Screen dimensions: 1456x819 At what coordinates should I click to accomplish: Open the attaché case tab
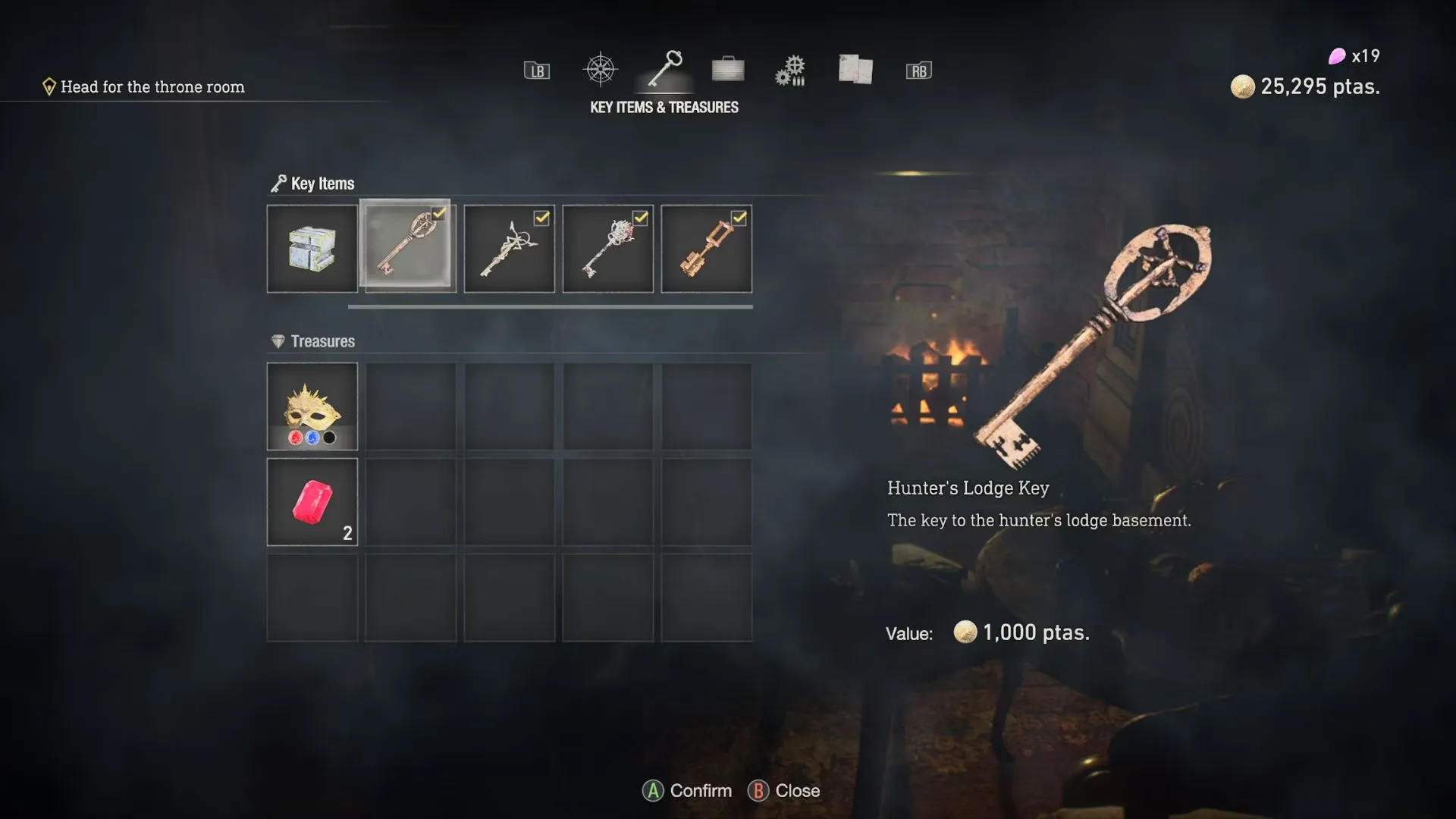(x=728, y=70)
